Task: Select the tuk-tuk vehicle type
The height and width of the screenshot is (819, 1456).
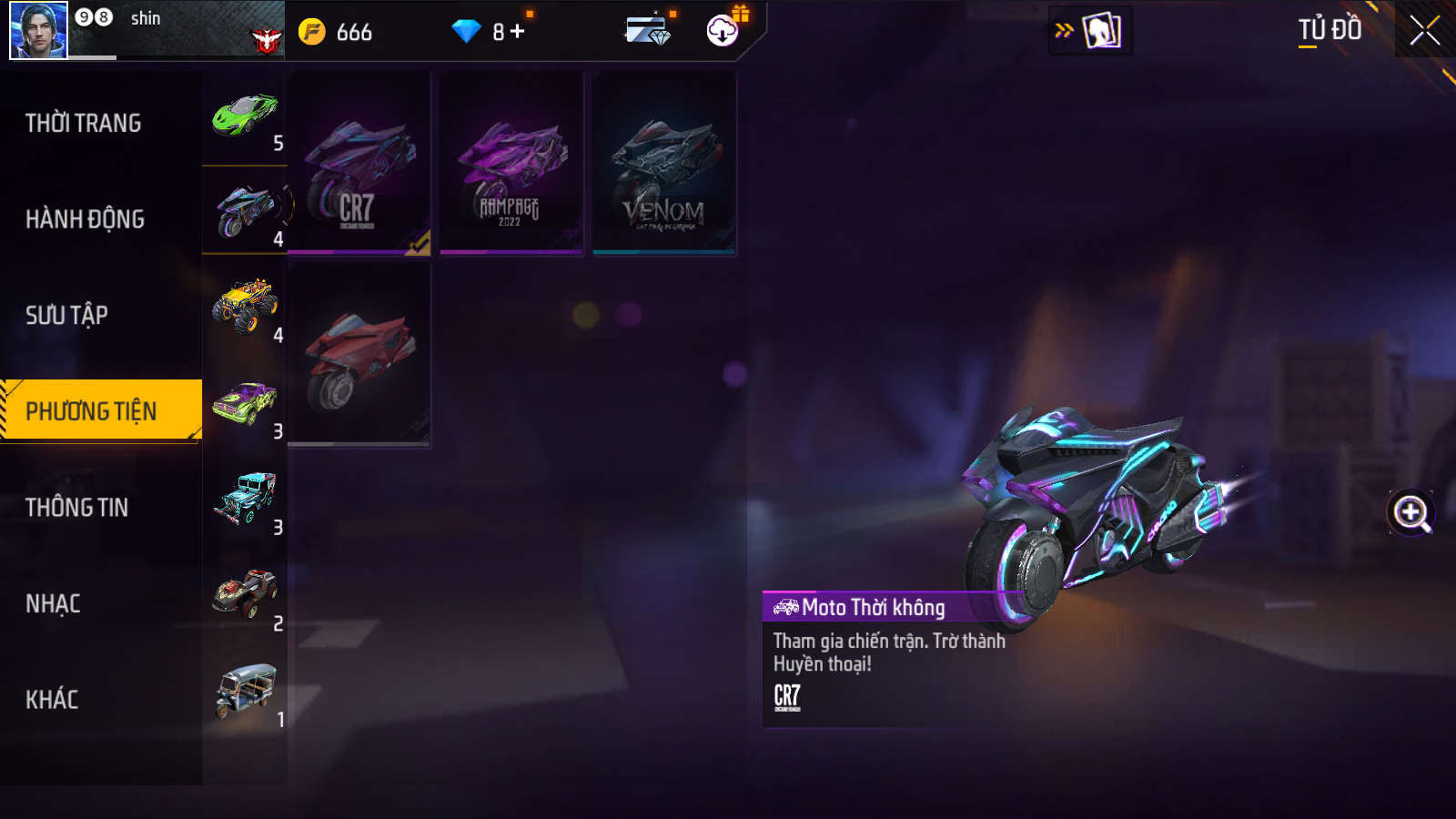Action: (x=245, y=693)
